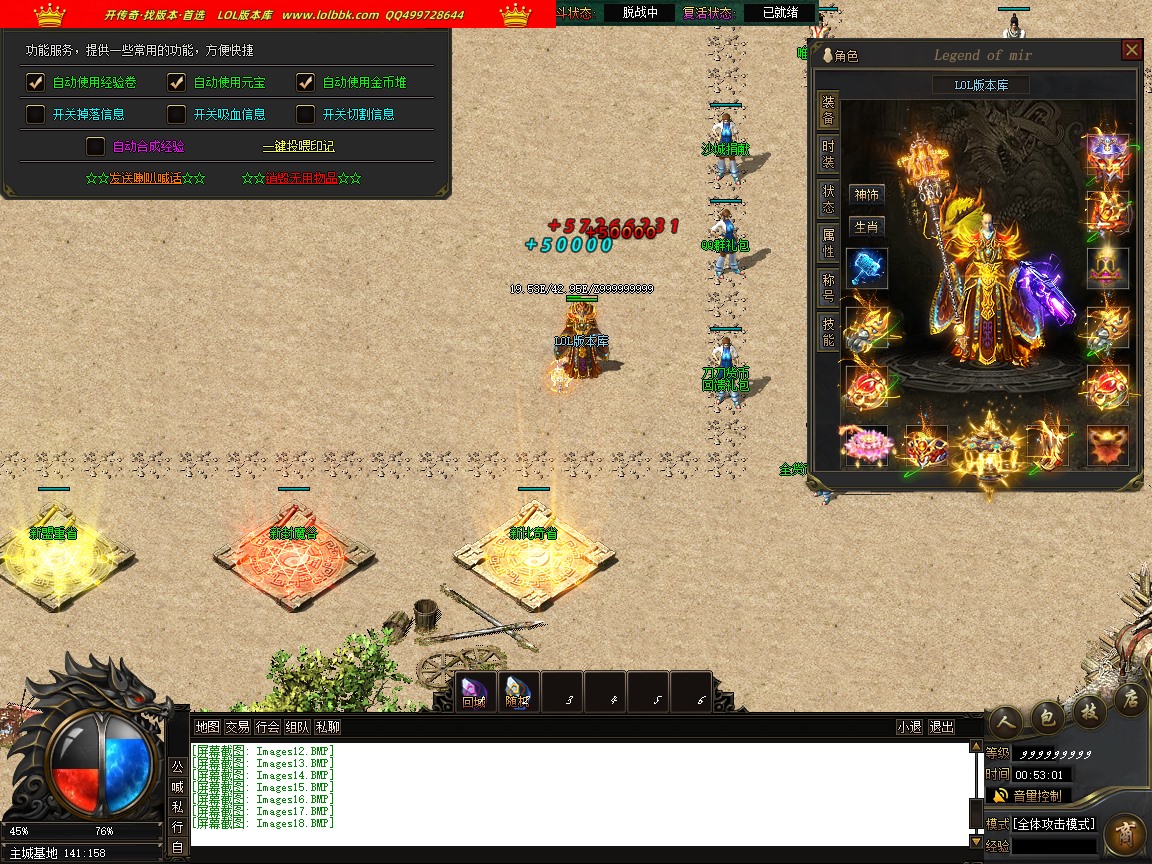Image resolution: width=1152 pixels, height=864 pixels.
Task: Open the 地图 map button
Action: (207, 727)
